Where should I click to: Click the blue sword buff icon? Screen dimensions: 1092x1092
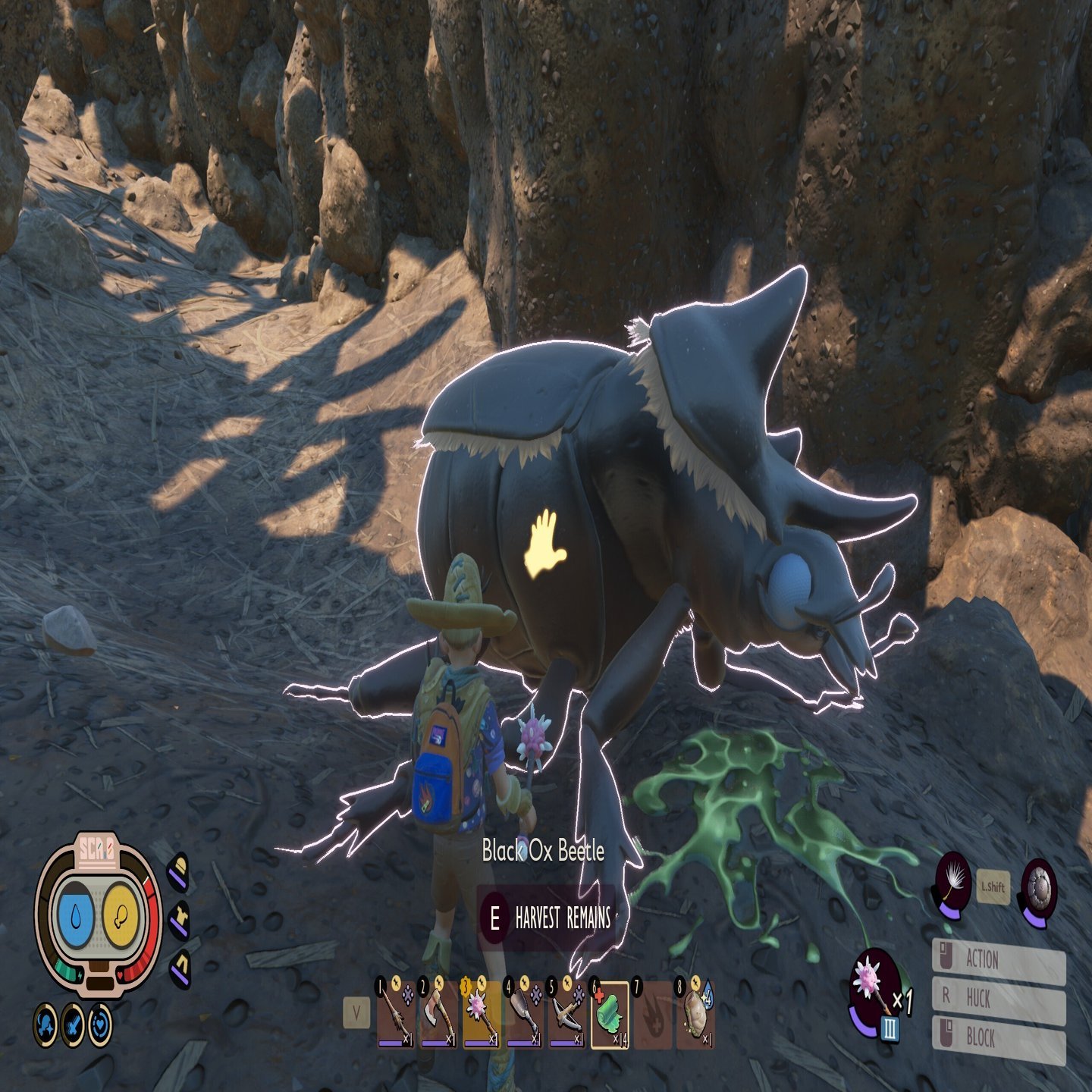[x=73, y=1025]
